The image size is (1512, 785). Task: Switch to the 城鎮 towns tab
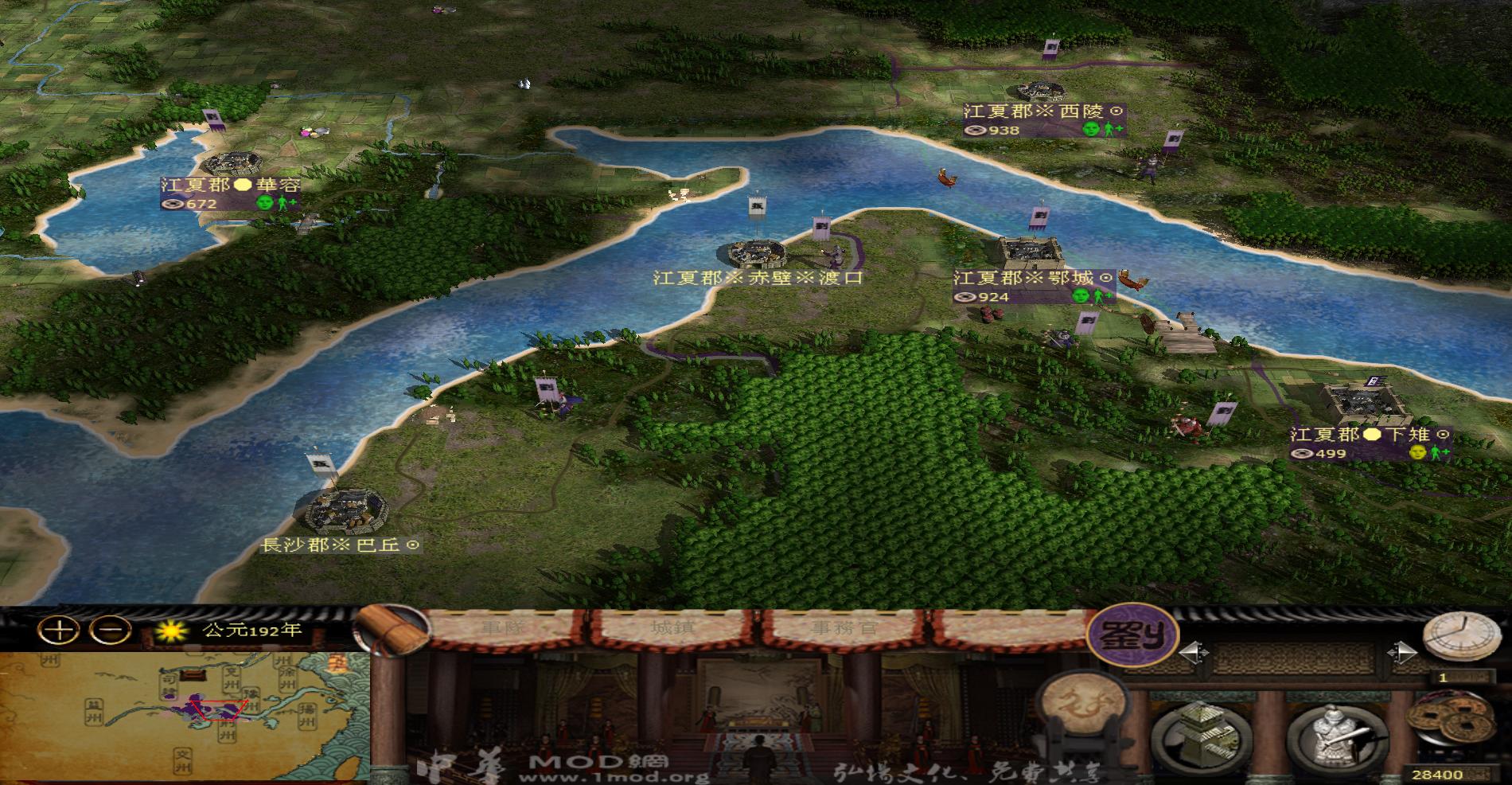coord(673,628)
